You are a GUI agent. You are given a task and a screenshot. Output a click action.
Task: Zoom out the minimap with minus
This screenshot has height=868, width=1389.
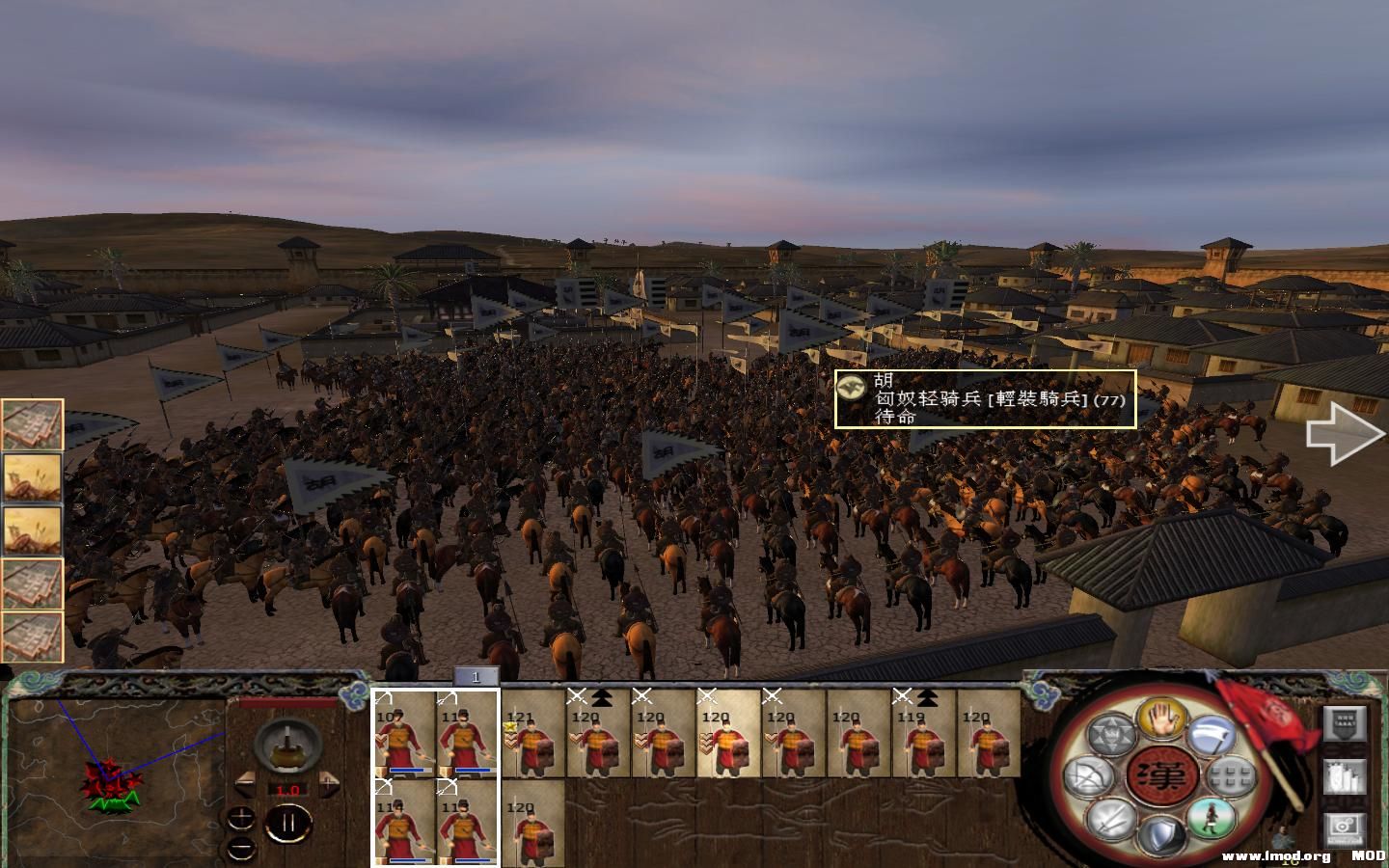(241, 848)
